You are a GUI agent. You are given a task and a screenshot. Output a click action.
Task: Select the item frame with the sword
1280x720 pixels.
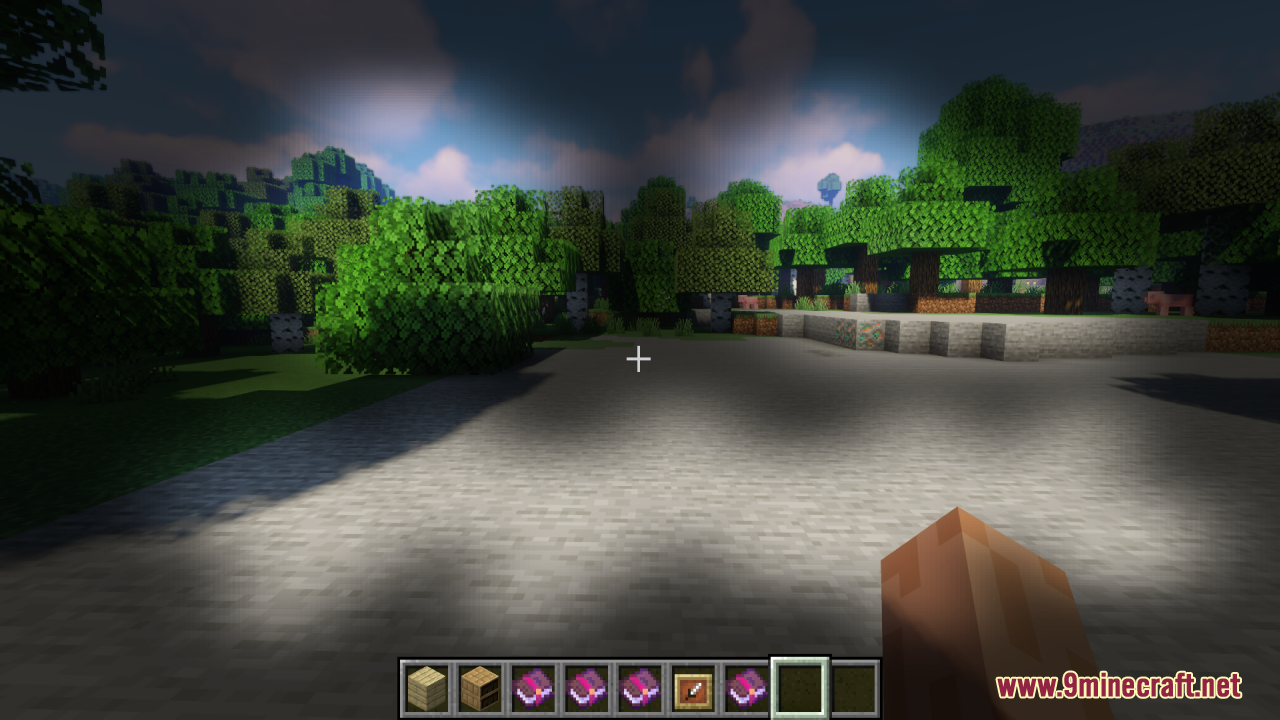(692, 685)
